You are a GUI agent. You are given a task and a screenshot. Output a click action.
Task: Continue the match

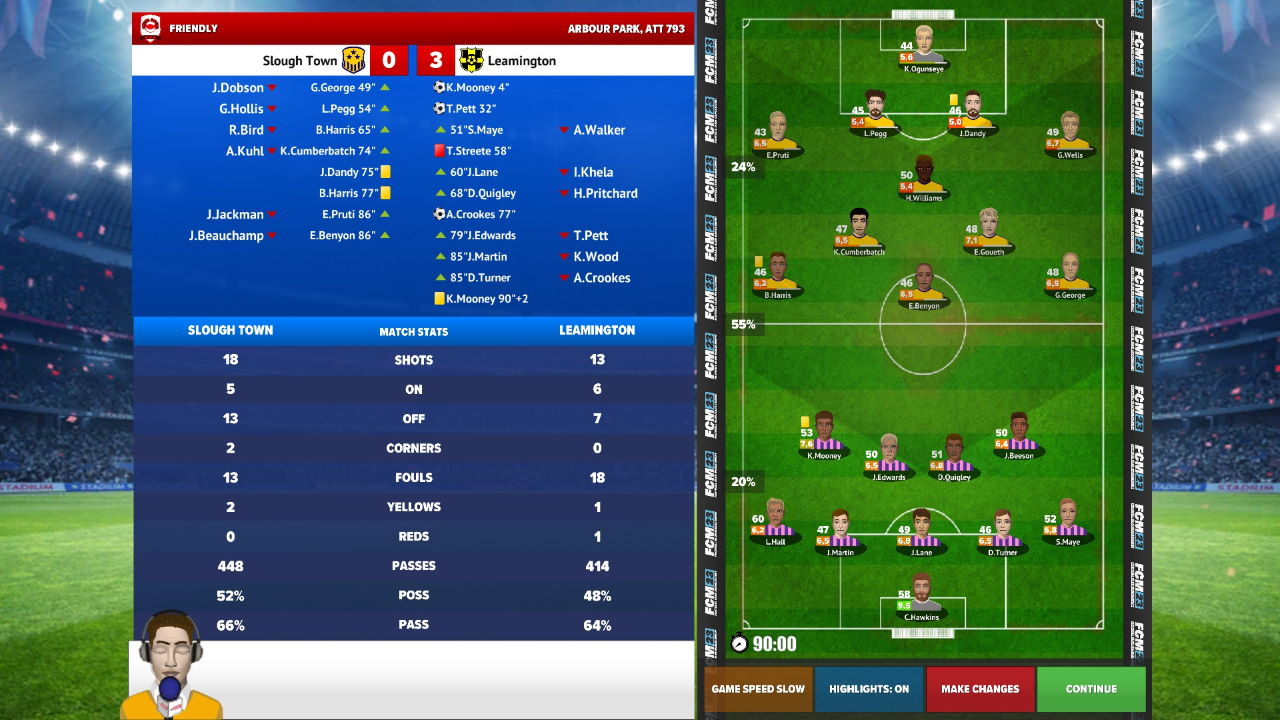pos(1091,689)
